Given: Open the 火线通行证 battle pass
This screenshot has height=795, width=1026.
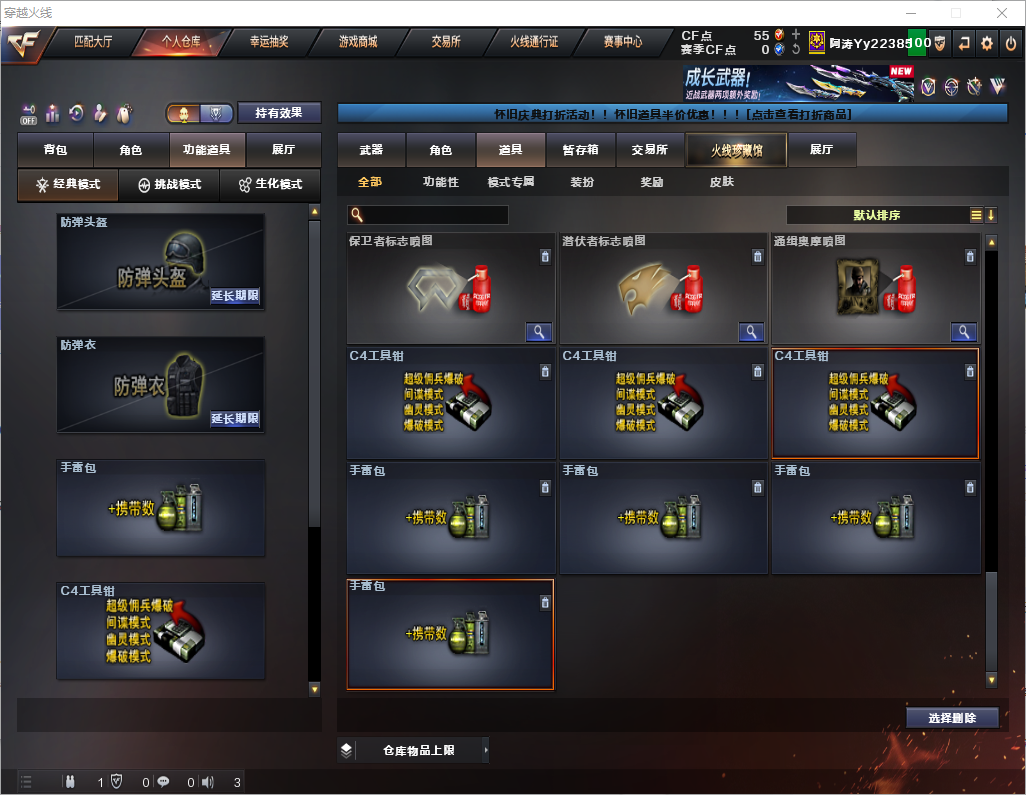Looking at the screenshot, I should pyautogui.click(x=534, y=42).
